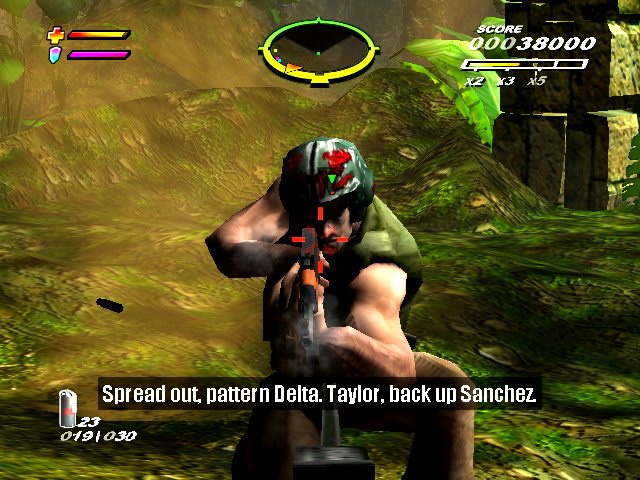Viewport: 640px width, 480px height.
Task: Click the armor shield icon
Action: point(55,53)
